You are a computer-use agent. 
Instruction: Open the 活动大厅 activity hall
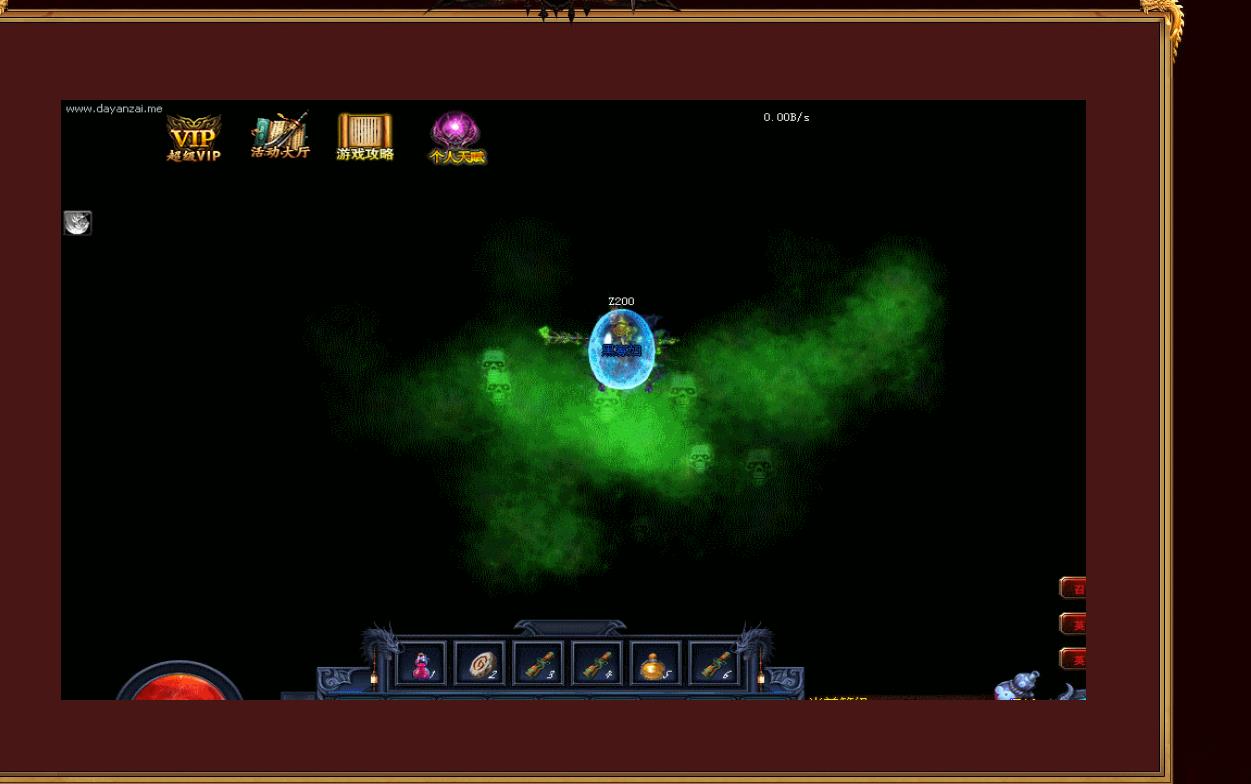(280, 136)
